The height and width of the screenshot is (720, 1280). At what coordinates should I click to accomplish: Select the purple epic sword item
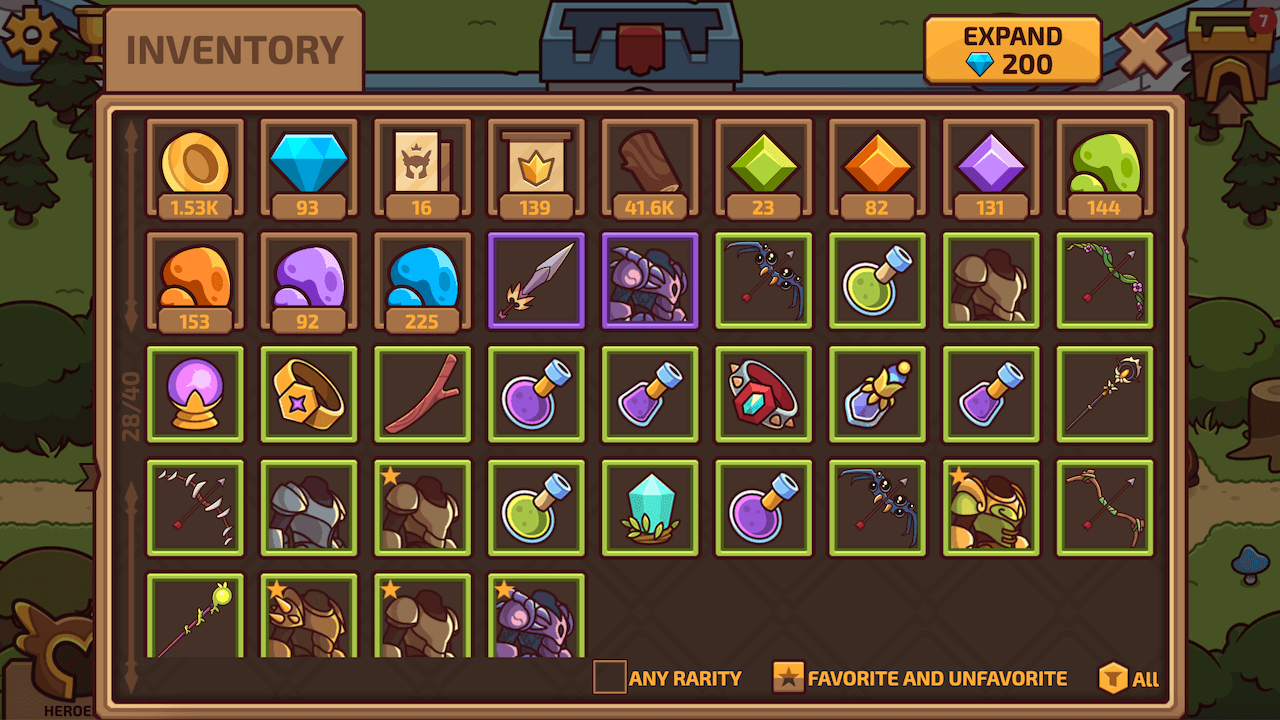536,281
